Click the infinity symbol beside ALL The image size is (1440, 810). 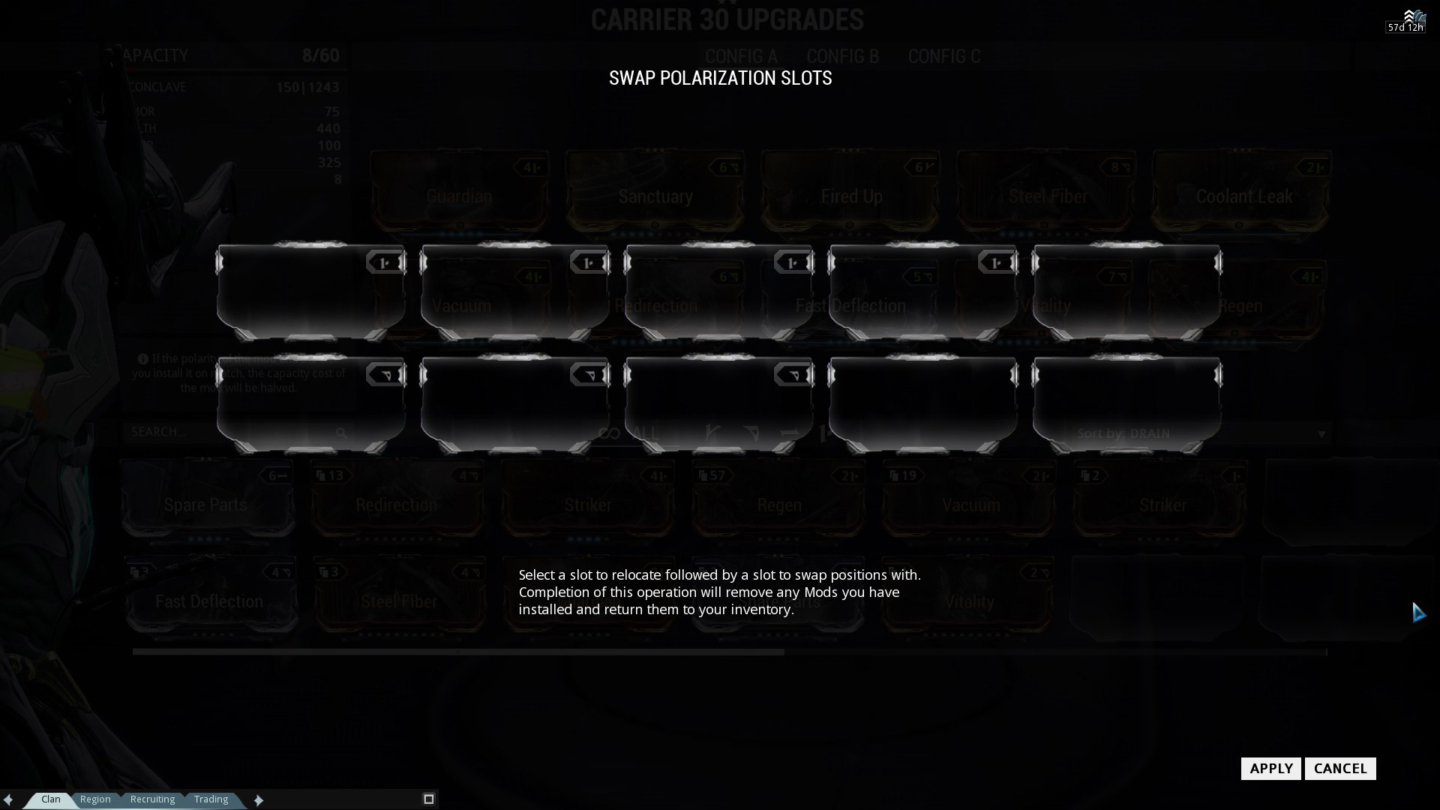[610, 432]
